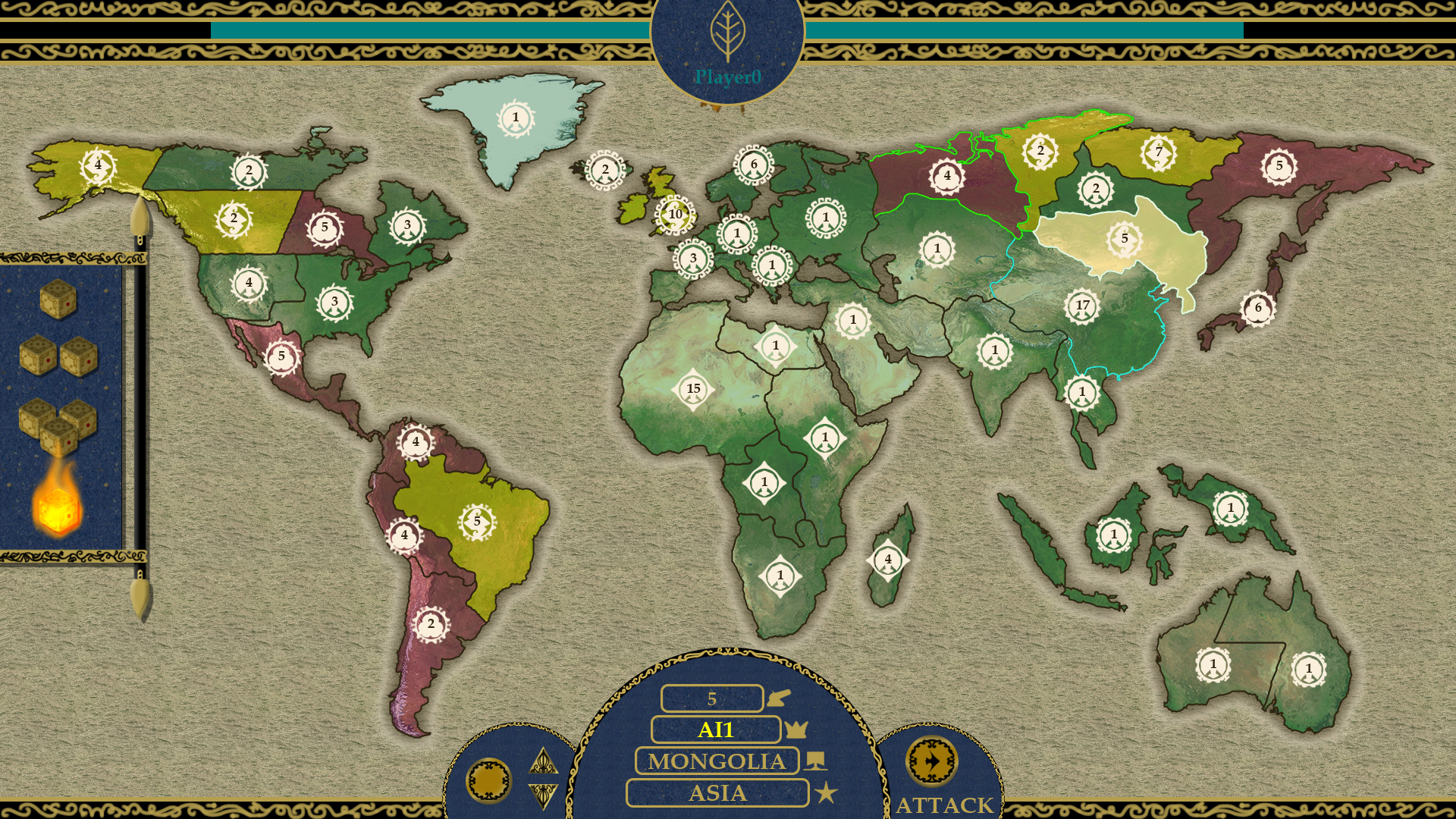Viewport: 1456px width, 819px height.
Task: Select Mongolia's 5-troop marker
Action: [1125, 238]
